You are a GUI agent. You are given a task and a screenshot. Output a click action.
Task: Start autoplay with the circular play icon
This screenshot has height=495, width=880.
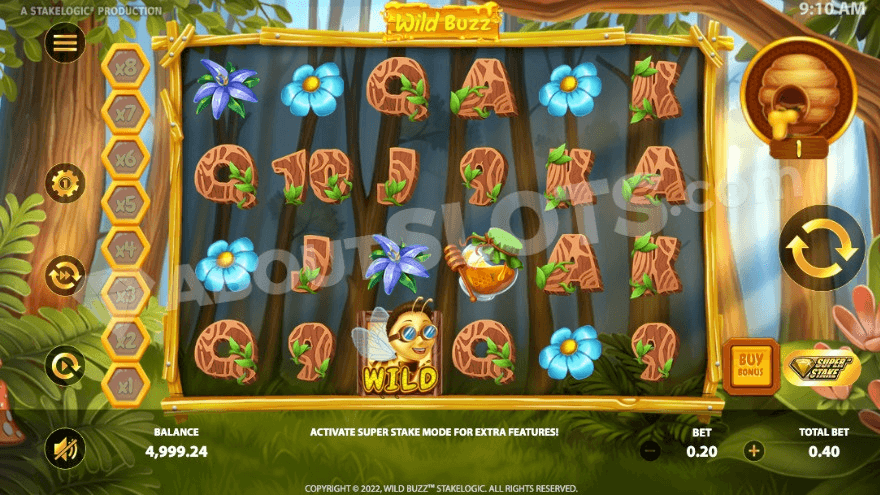click(65, 365)
